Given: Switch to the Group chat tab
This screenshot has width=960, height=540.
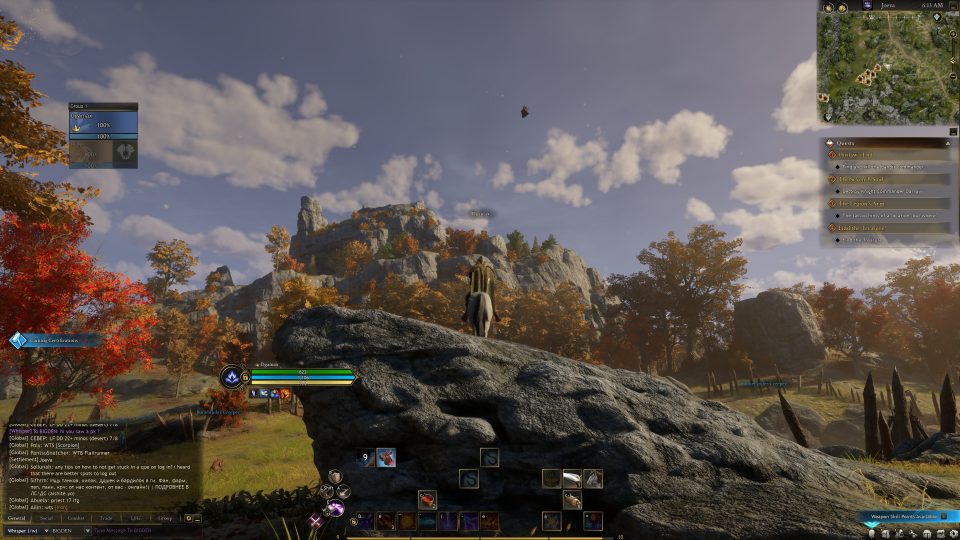Looking at the screenshot, I should tap(164, 518).
